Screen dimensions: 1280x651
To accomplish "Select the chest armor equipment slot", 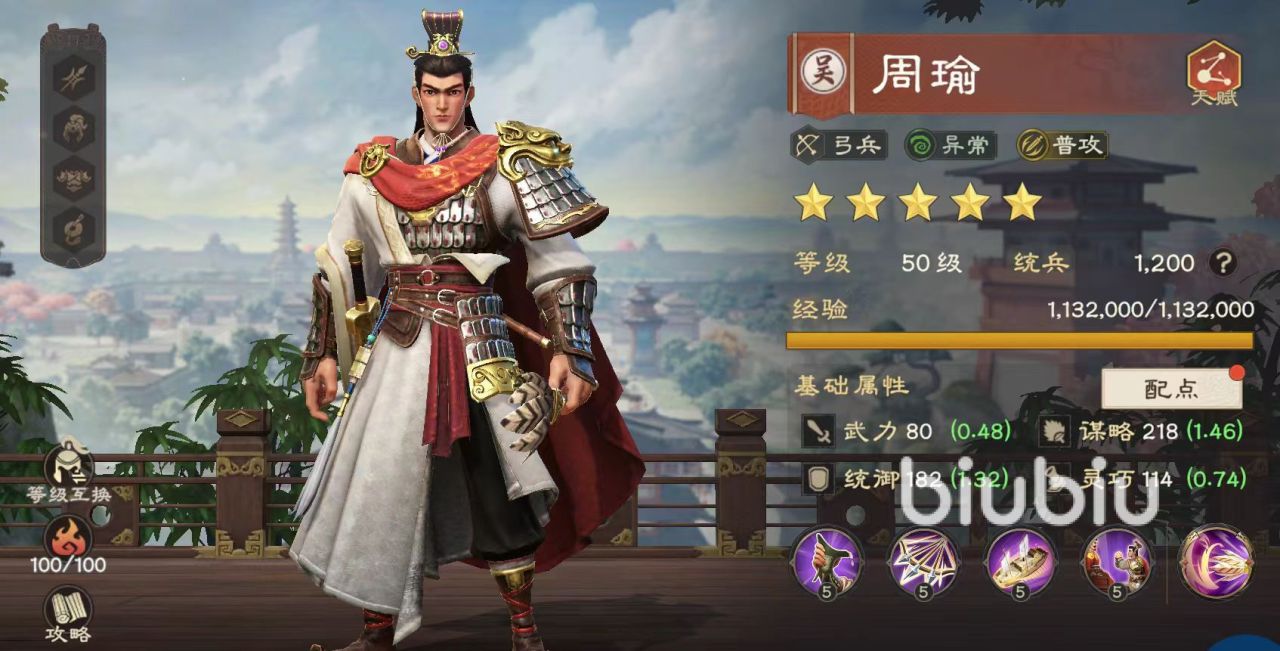I will click(74, 178).
